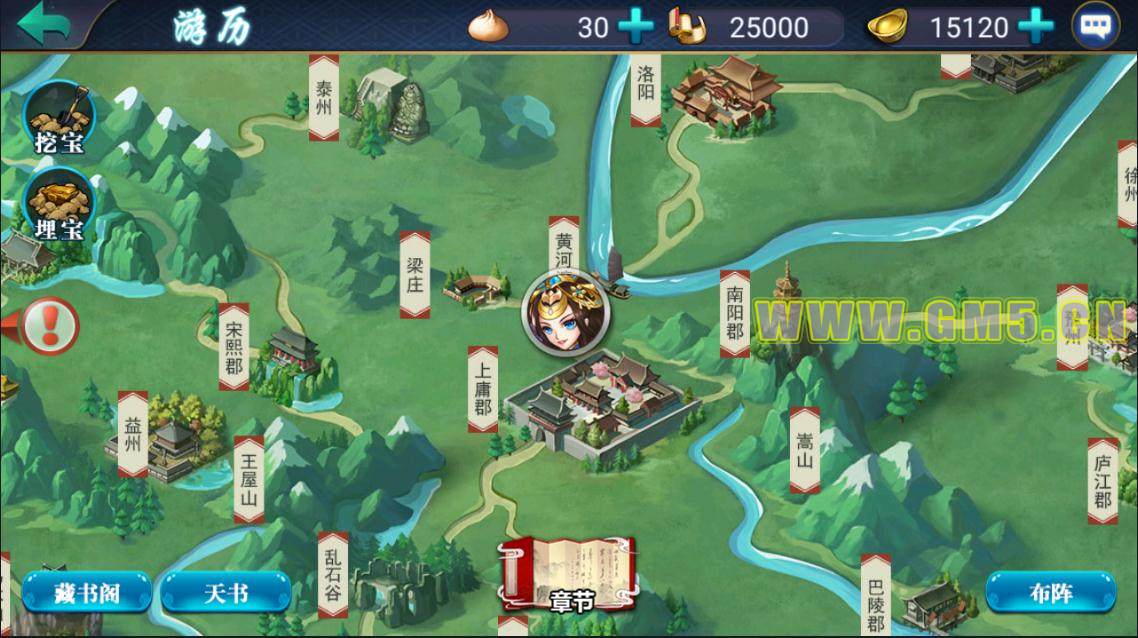Choose the 嵩山 mountain location
This screenshot has width=1138, height=638.
pyautogui.click(x=804, y=449)
